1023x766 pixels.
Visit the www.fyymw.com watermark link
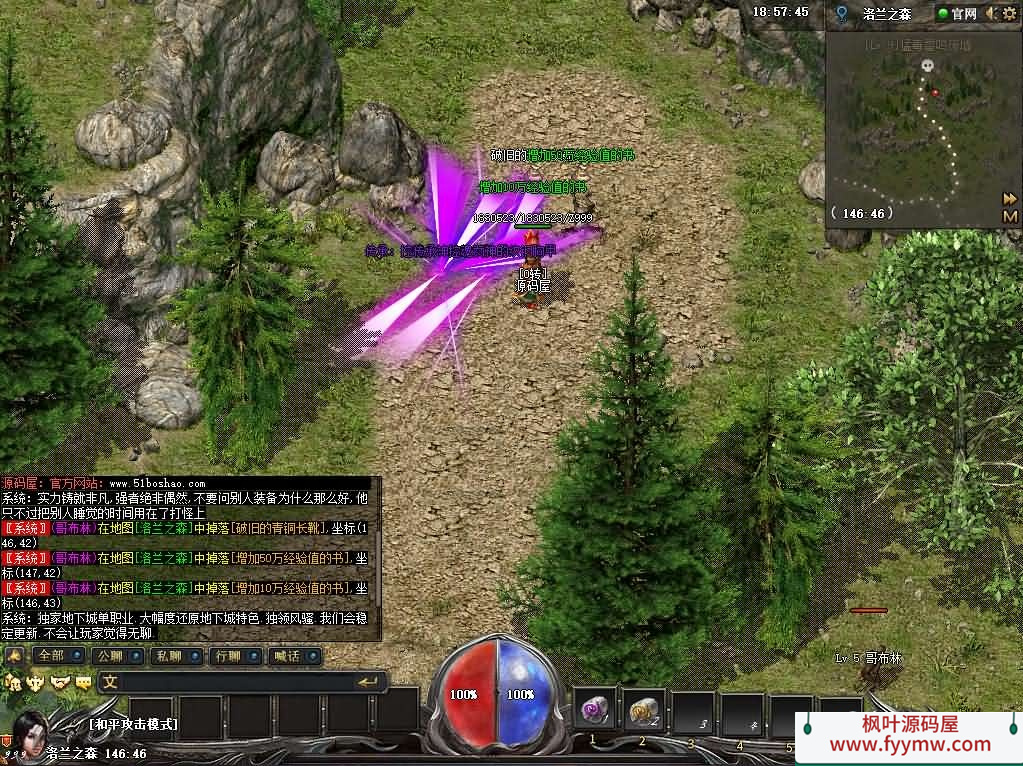coord(910,744)
